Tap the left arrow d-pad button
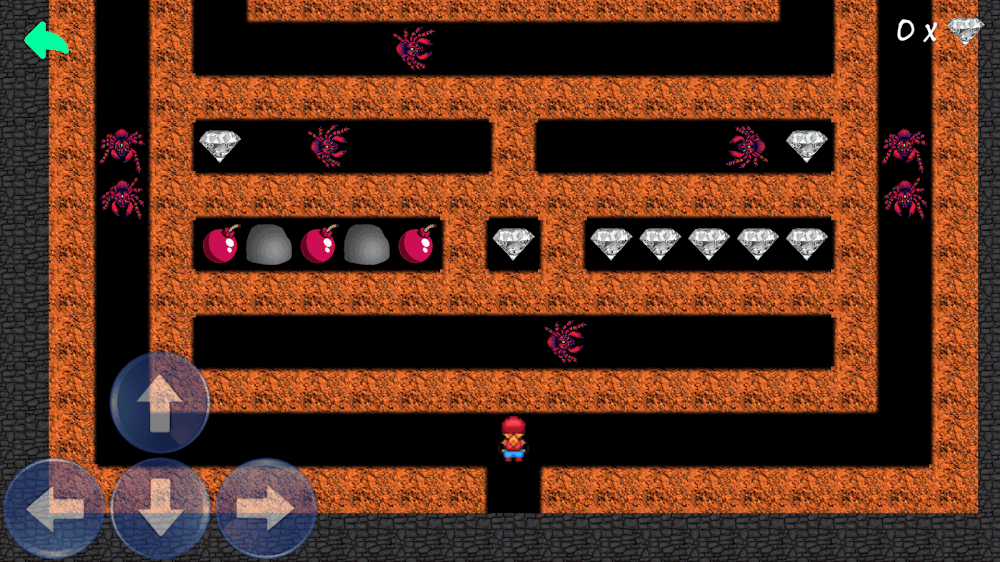The height and width of the screenshot is (562, 1000). (54, 509)
